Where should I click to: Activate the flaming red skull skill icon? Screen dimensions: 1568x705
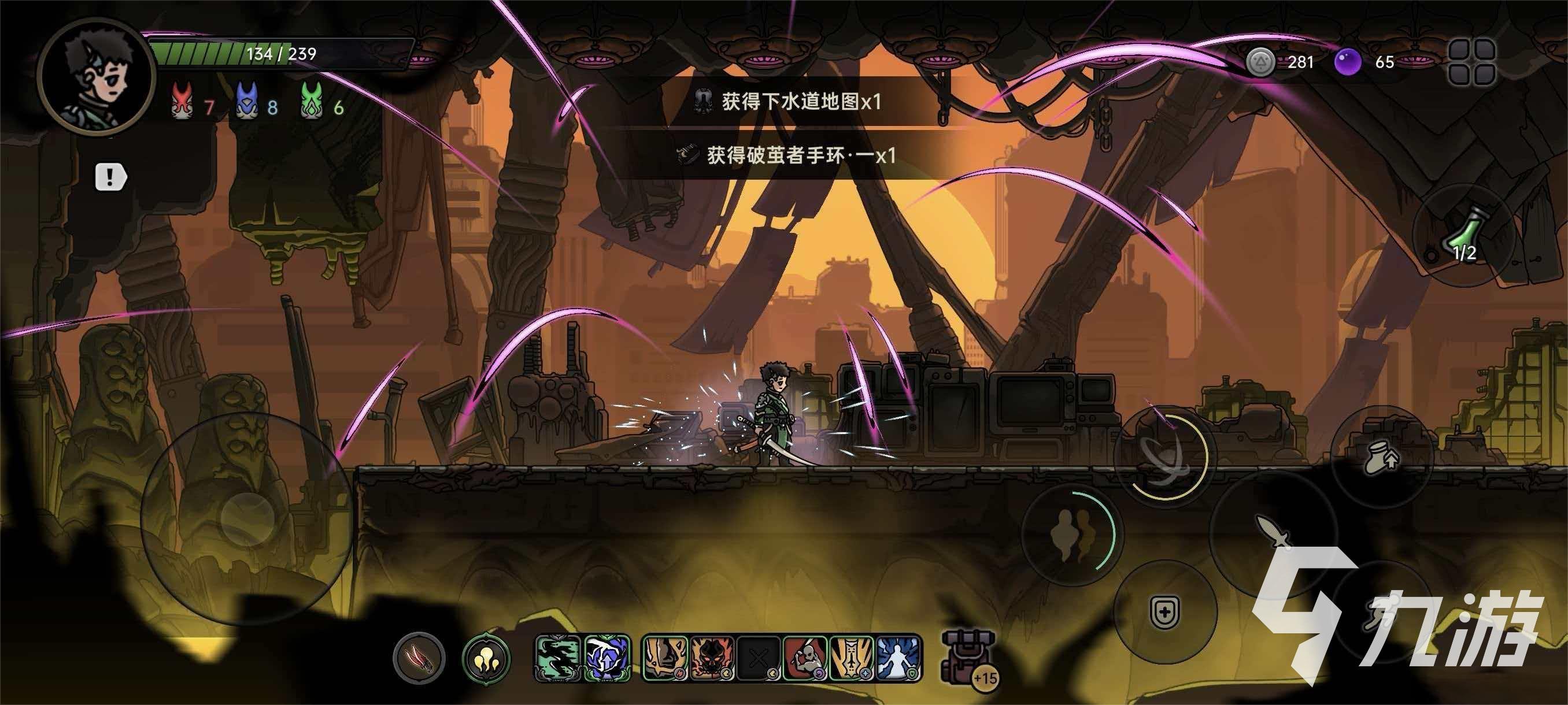(x=713, y=659)
